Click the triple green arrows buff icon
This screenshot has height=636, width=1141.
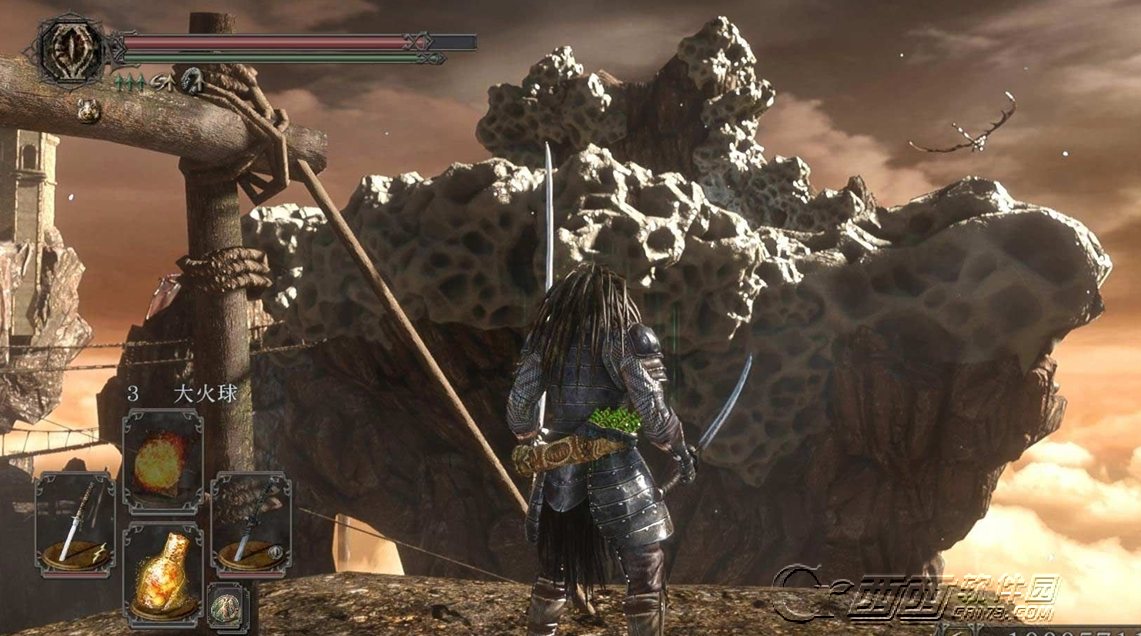(x=131, y=84)
